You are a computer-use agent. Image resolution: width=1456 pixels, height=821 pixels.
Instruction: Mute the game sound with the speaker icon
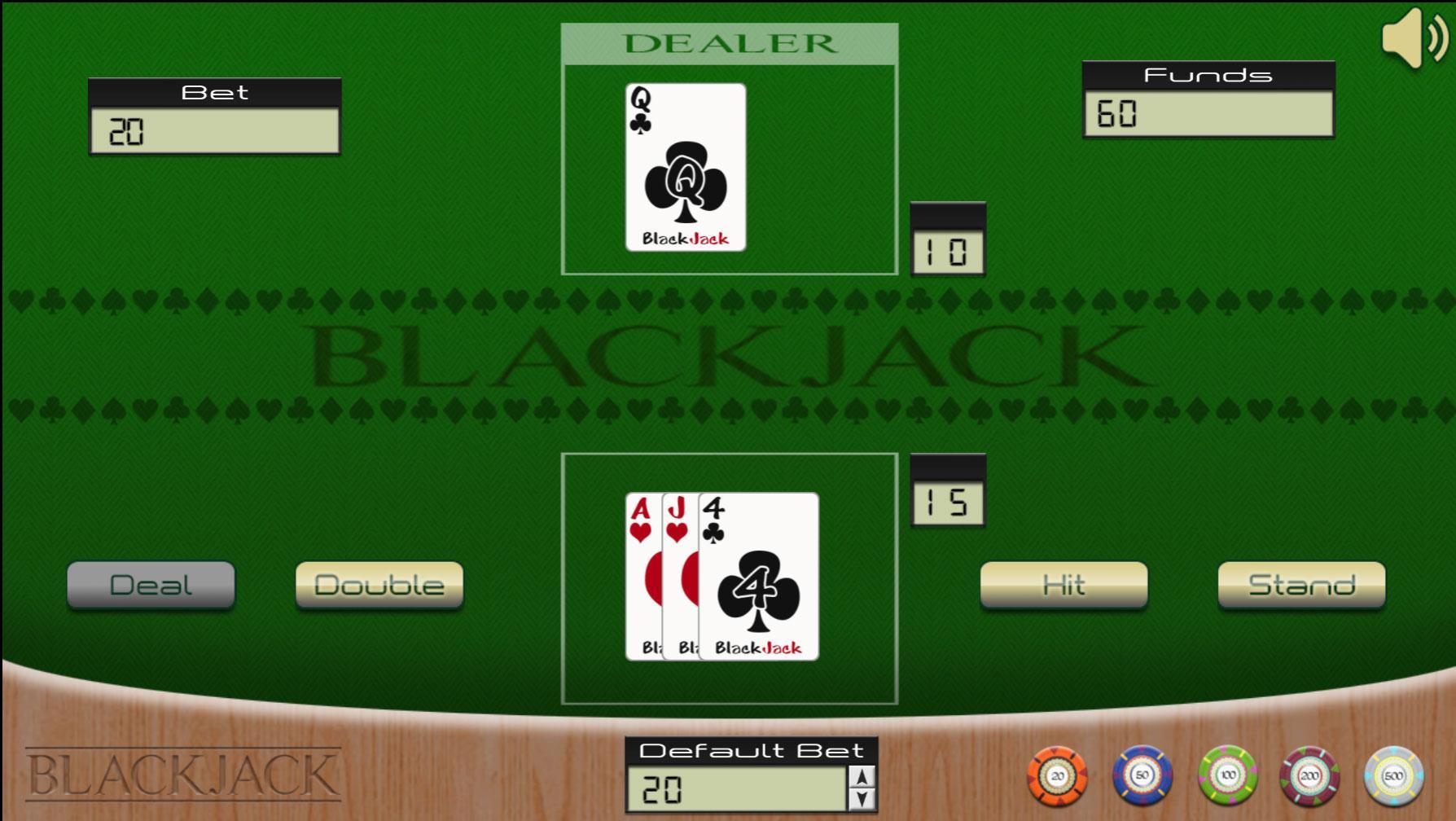1409,37
